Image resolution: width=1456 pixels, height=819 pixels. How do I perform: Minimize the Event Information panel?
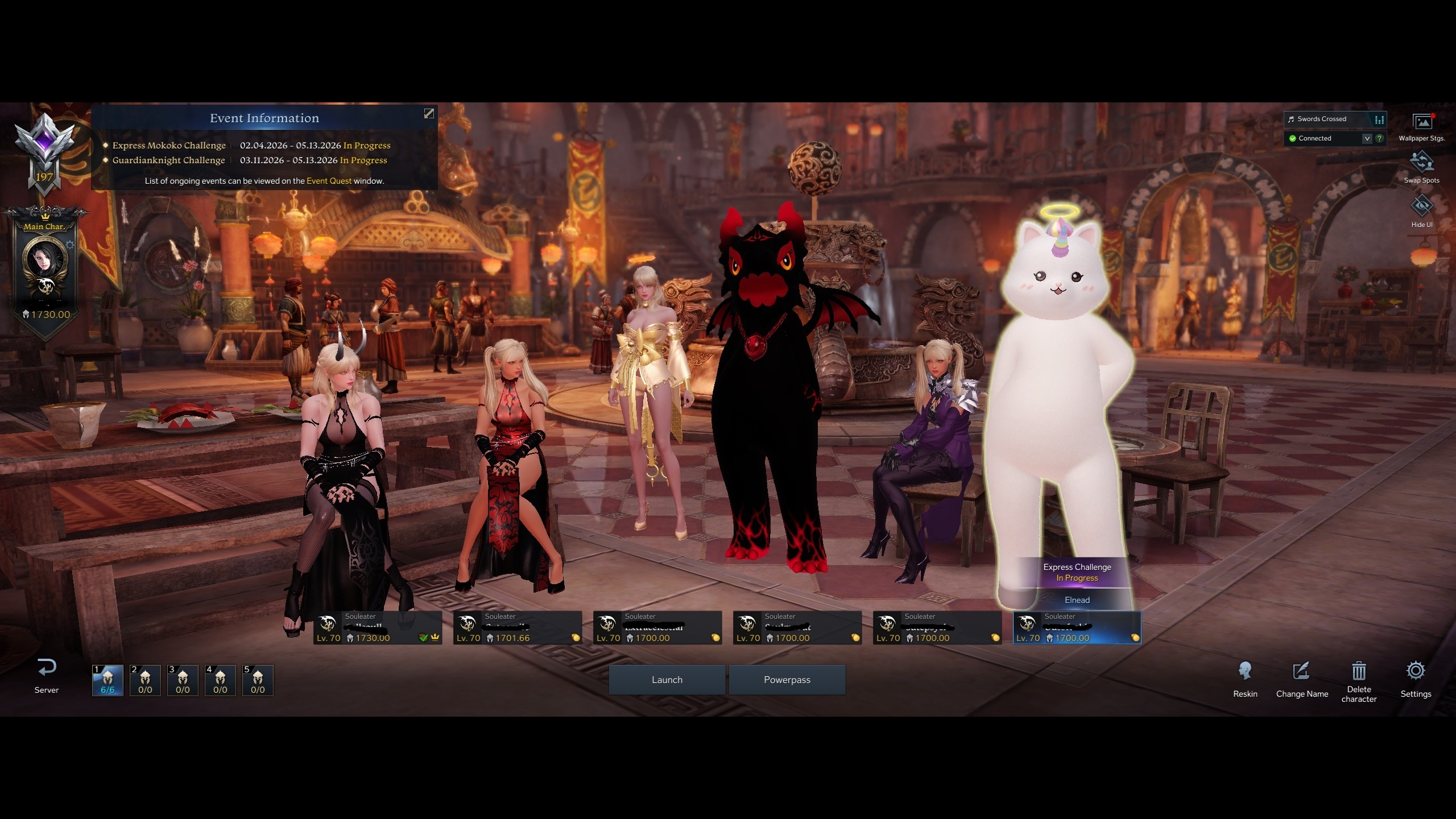point(429,114)
